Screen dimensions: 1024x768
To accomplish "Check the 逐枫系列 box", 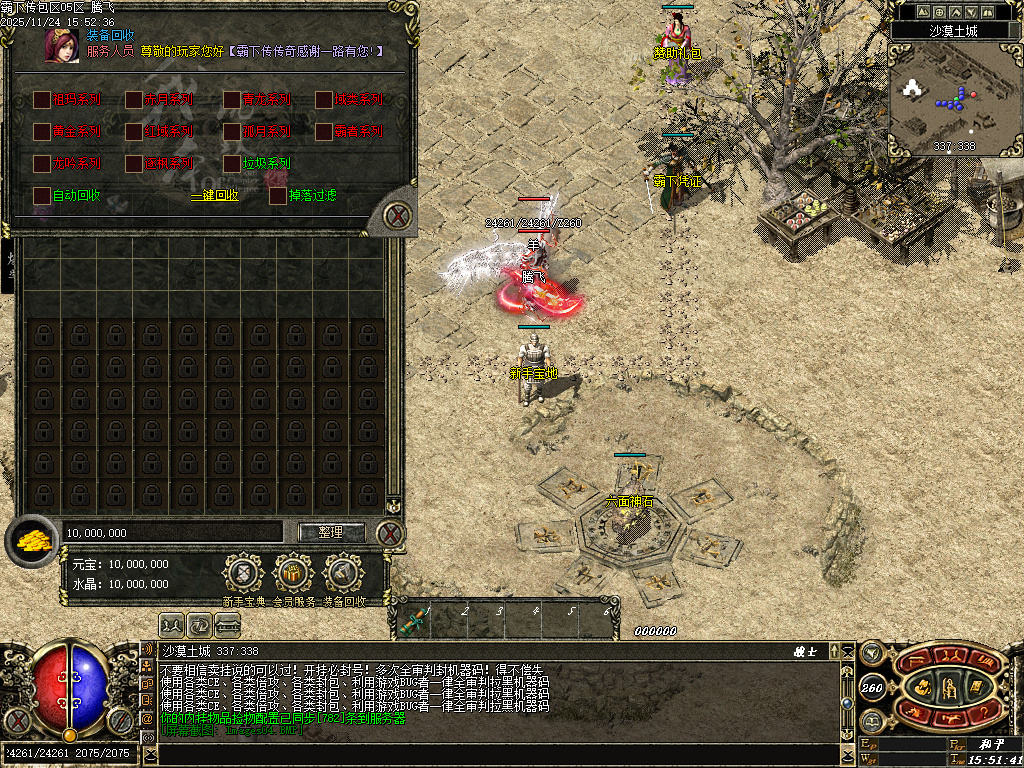I will [x=134, y=163].
